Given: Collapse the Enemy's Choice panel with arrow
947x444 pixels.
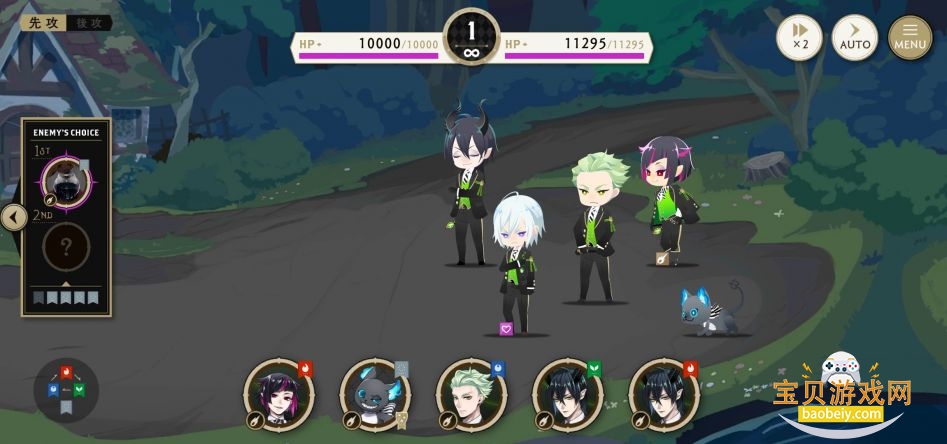Looking at the screenshot, I should [13, 217].
